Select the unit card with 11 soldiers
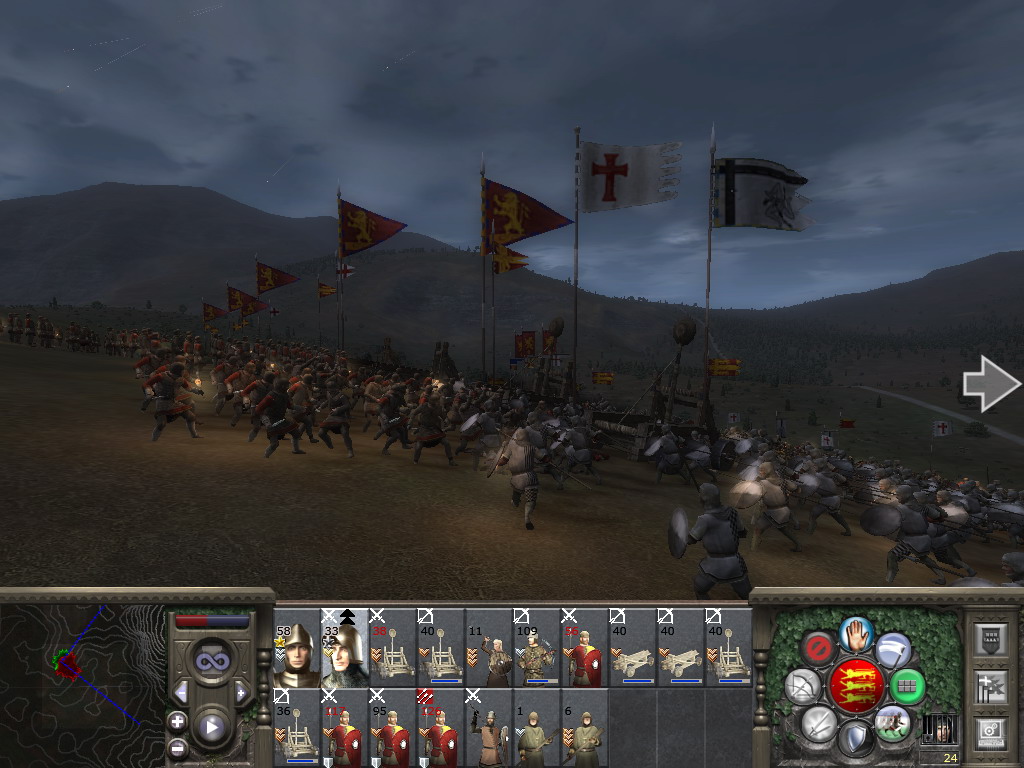The image size is (1024, 768). [489, 647]
